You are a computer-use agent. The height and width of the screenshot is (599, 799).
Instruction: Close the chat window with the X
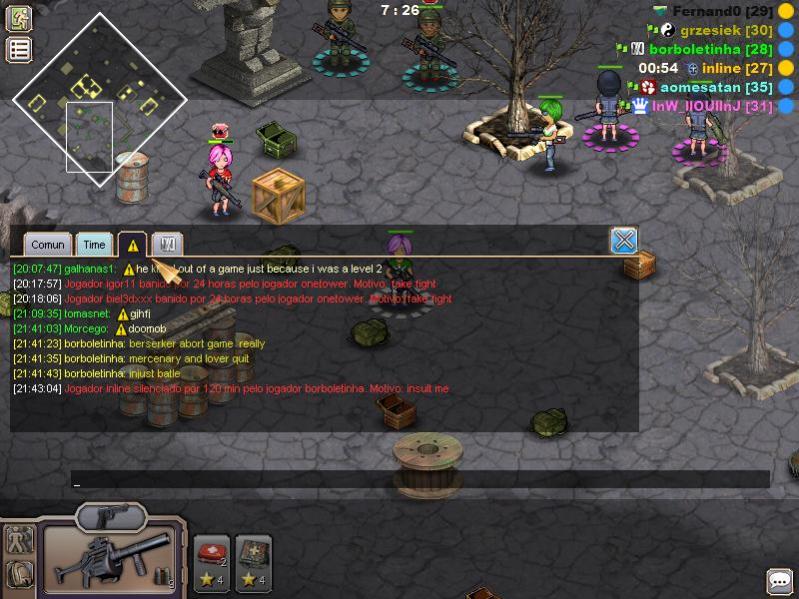[x=624, y=240]
